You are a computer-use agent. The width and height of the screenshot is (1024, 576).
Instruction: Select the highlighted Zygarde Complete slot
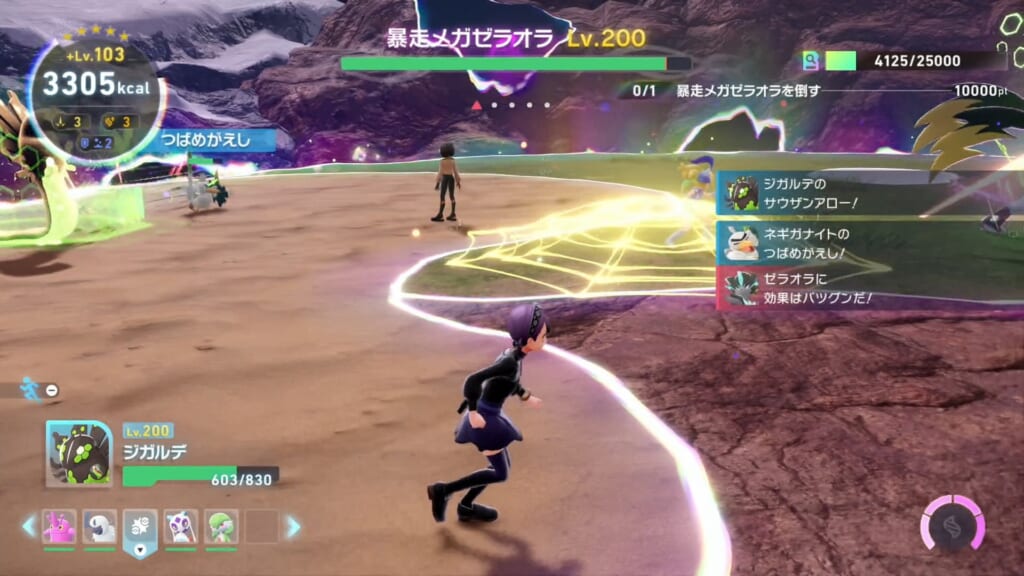(140, 527)
